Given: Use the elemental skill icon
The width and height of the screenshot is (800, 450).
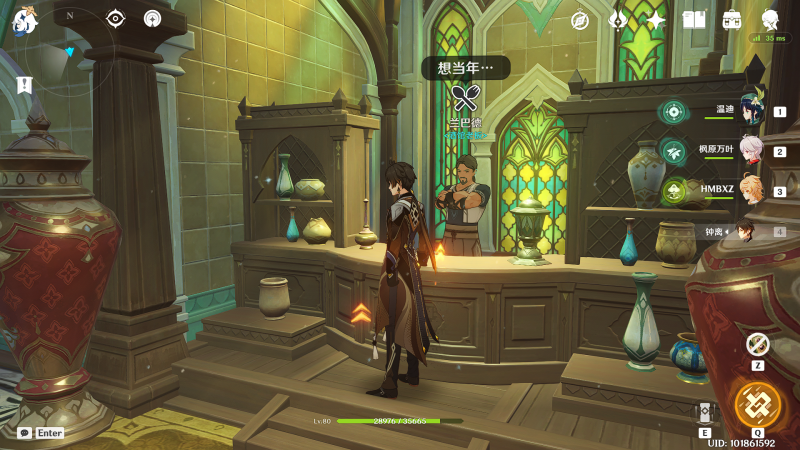Looking at the screenshot, I should click(705, 413).
